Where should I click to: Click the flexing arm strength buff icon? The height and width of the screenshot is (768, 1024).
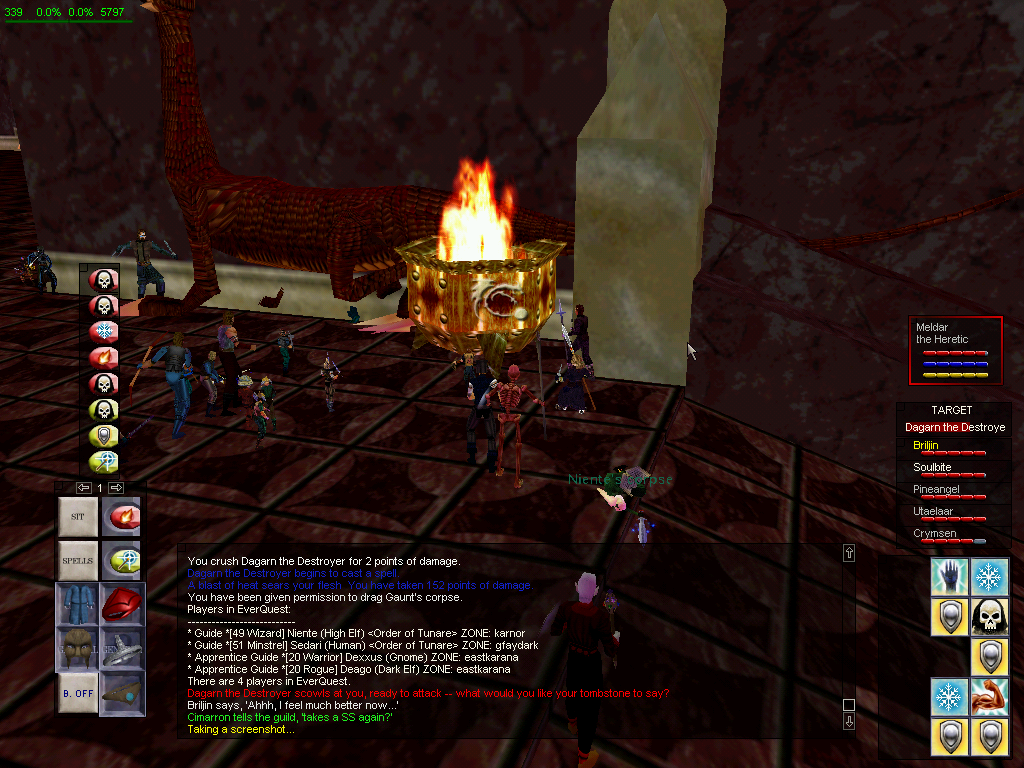[989, 697]
